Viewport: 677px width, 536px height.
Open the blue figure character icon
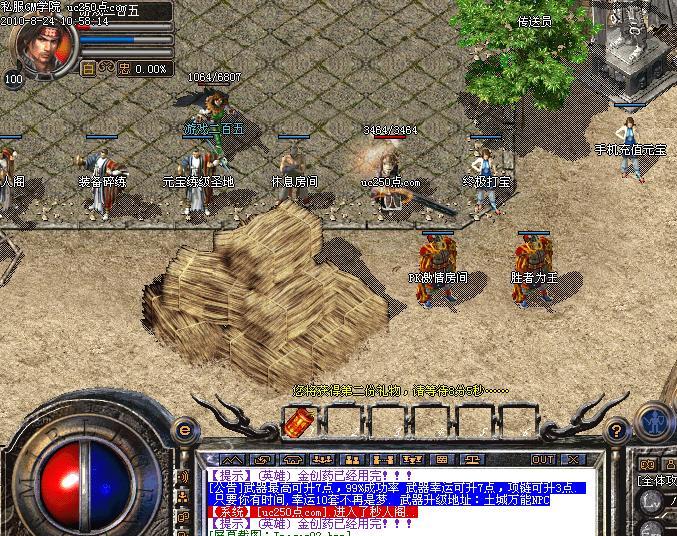tap(655, 420)
